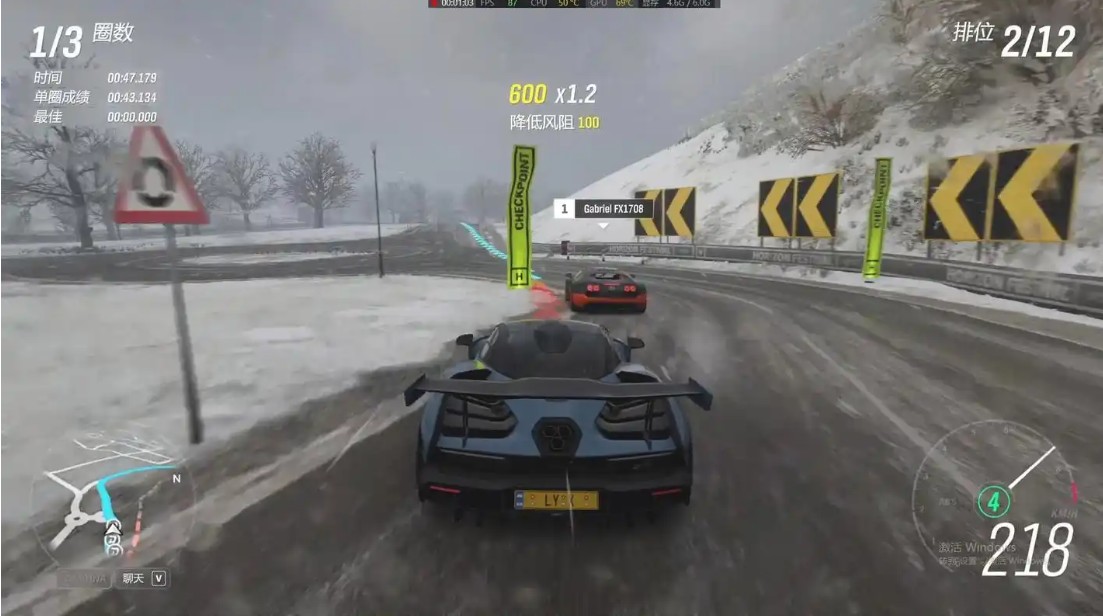Click the red recording indicator in the overlay
1103x616 pixels.
click(x=433, y=3)
